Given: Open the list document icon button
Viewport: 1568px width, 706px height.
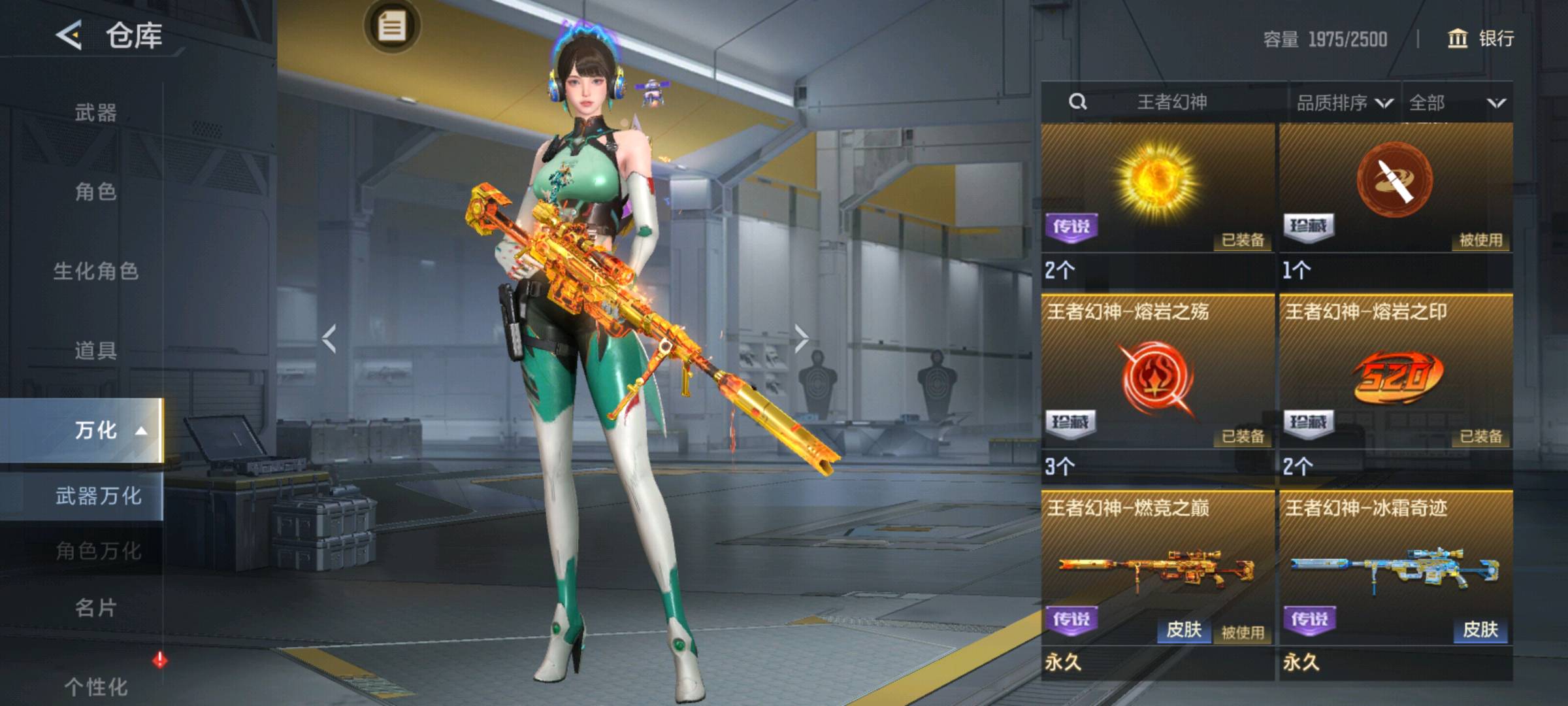Looking at the screenshot, I should pos(392,27).
